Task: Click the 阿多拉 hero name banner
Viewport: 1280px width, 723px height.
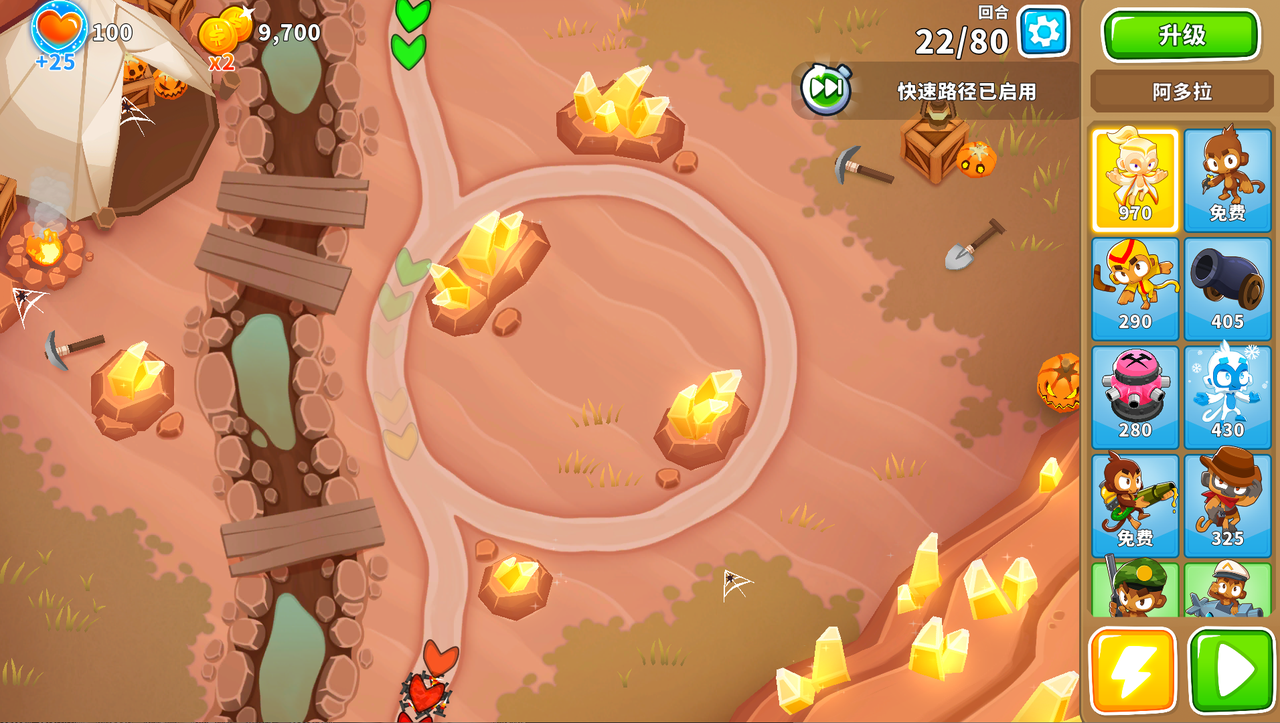Action: [x=1181, y=91]
